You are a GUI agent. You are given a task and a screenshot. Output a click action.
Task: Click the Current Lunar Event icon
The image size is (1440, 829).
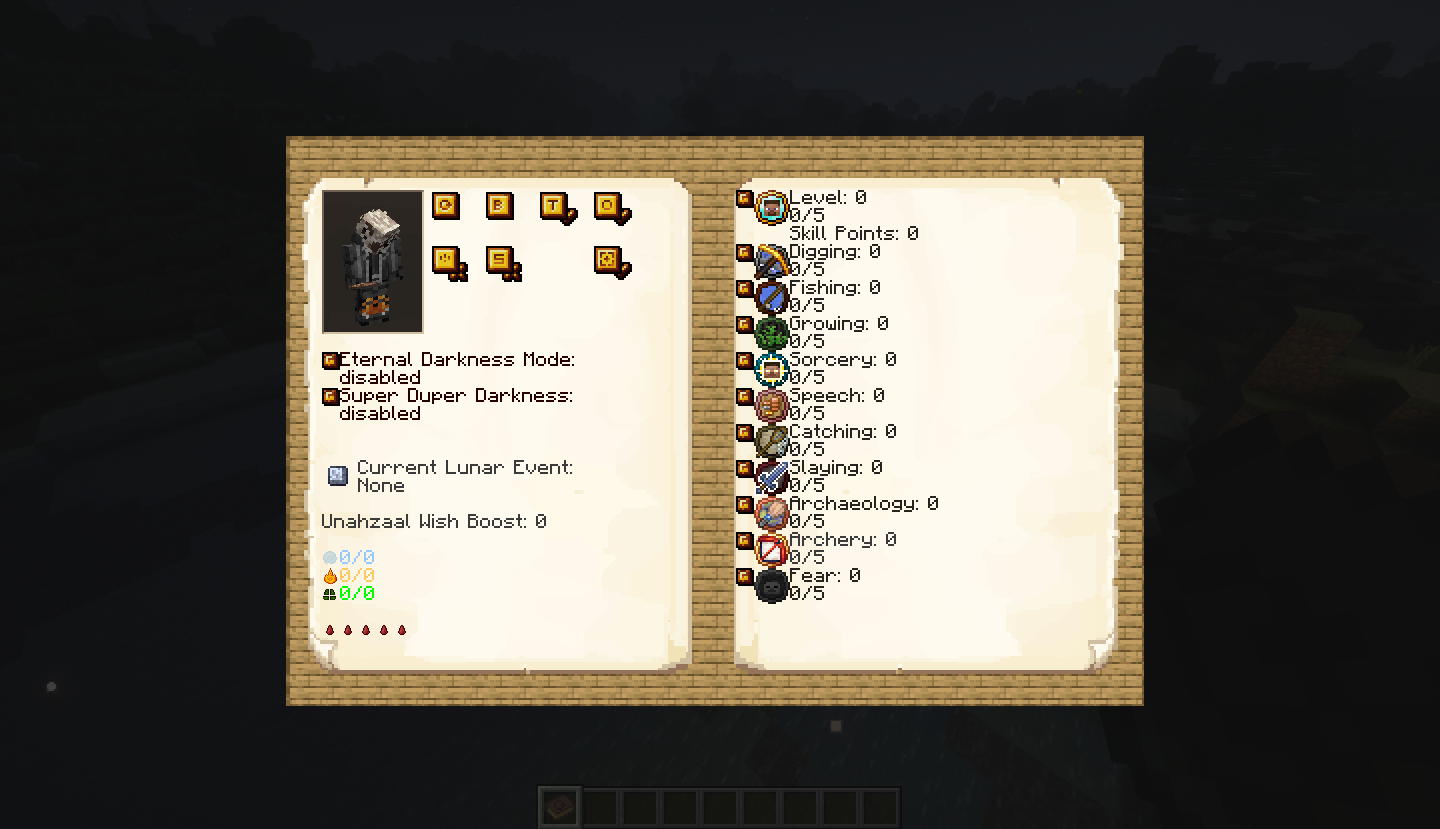click(x=338, y=476)
